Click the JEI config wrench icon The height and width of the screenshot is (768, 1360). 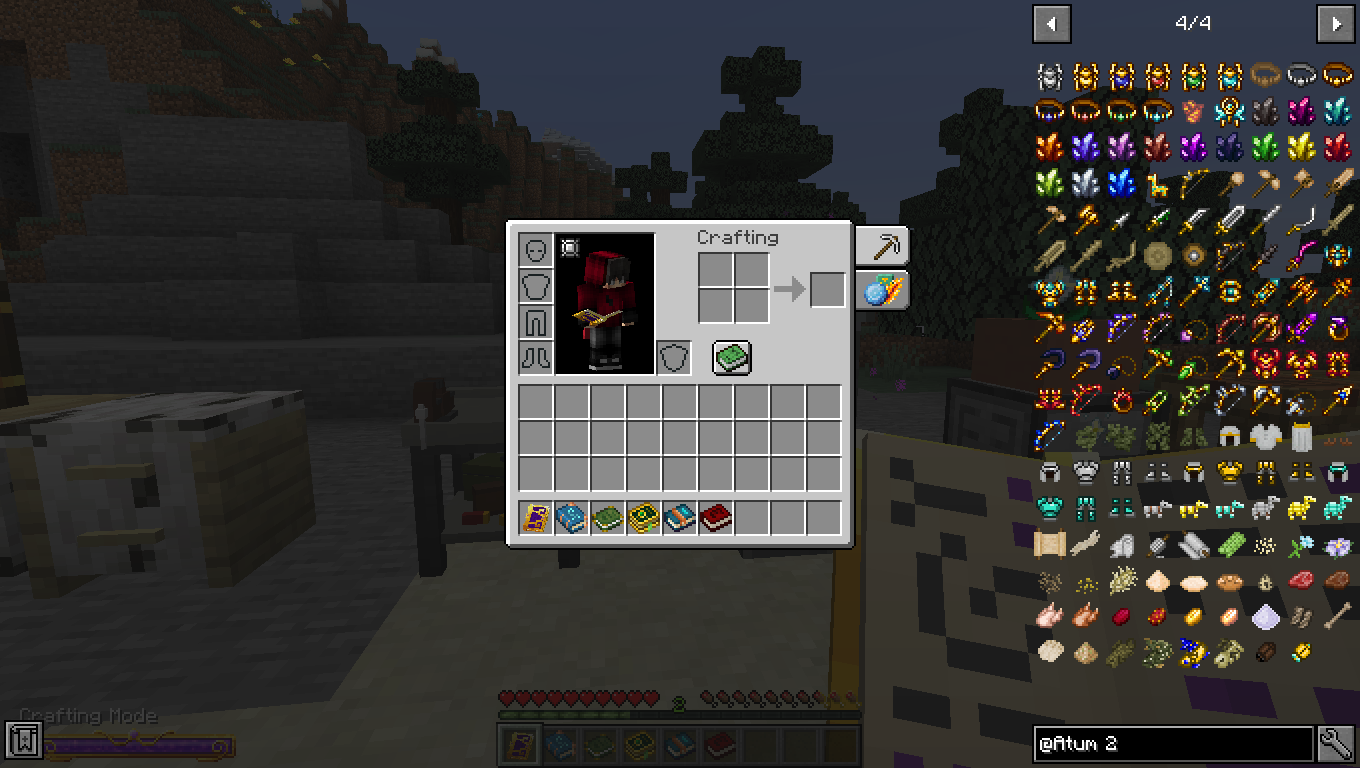[1341, 744]
